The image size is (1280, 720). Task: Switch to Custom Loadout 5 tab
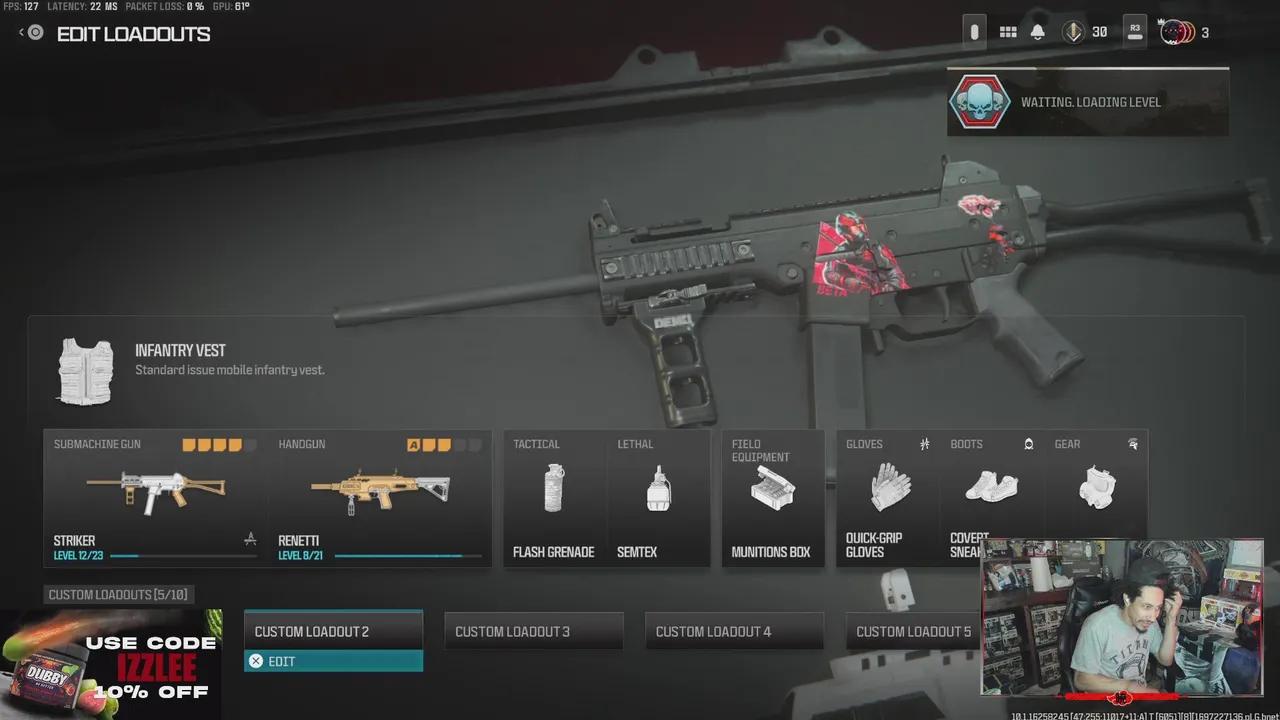point(913,630)
